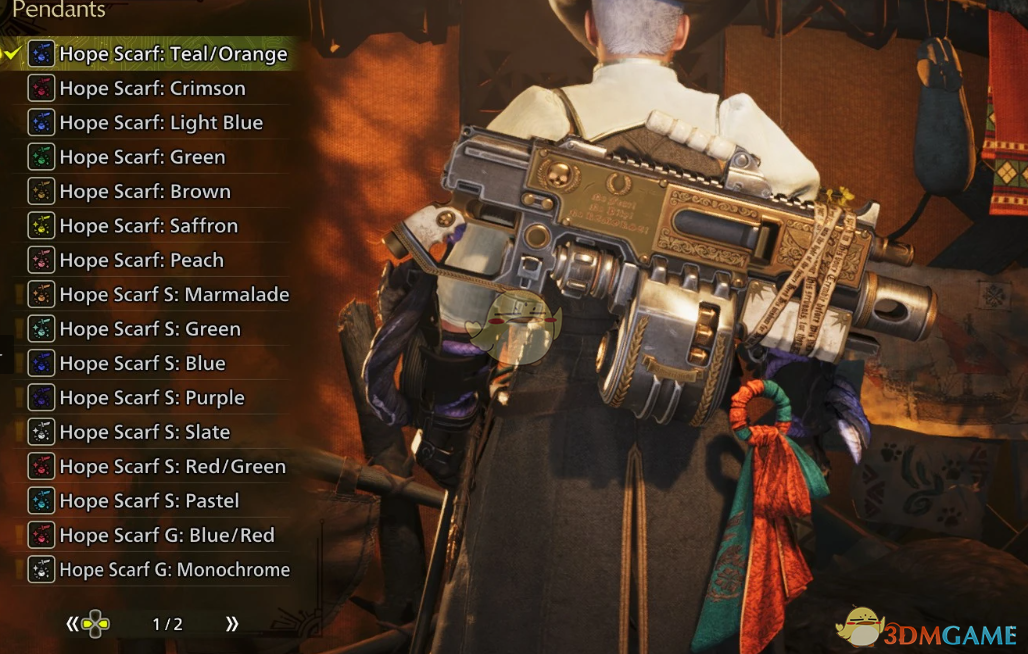
Task: Pick Hope Scarf: Light Blue
Action: coord(161,123)
